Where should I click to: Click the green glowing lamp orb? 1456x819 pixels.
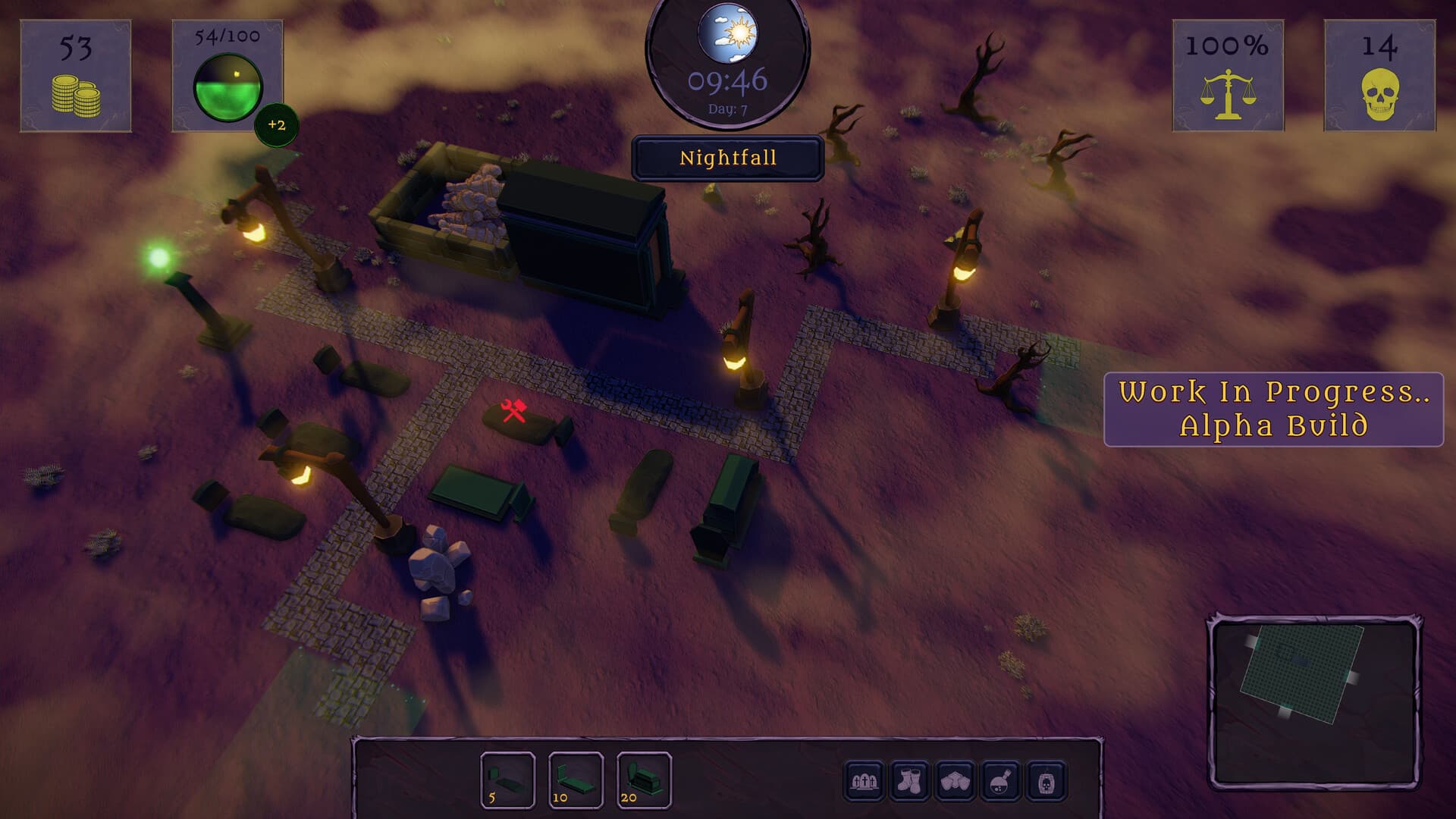pyautogui.click(x=157, y=258)
